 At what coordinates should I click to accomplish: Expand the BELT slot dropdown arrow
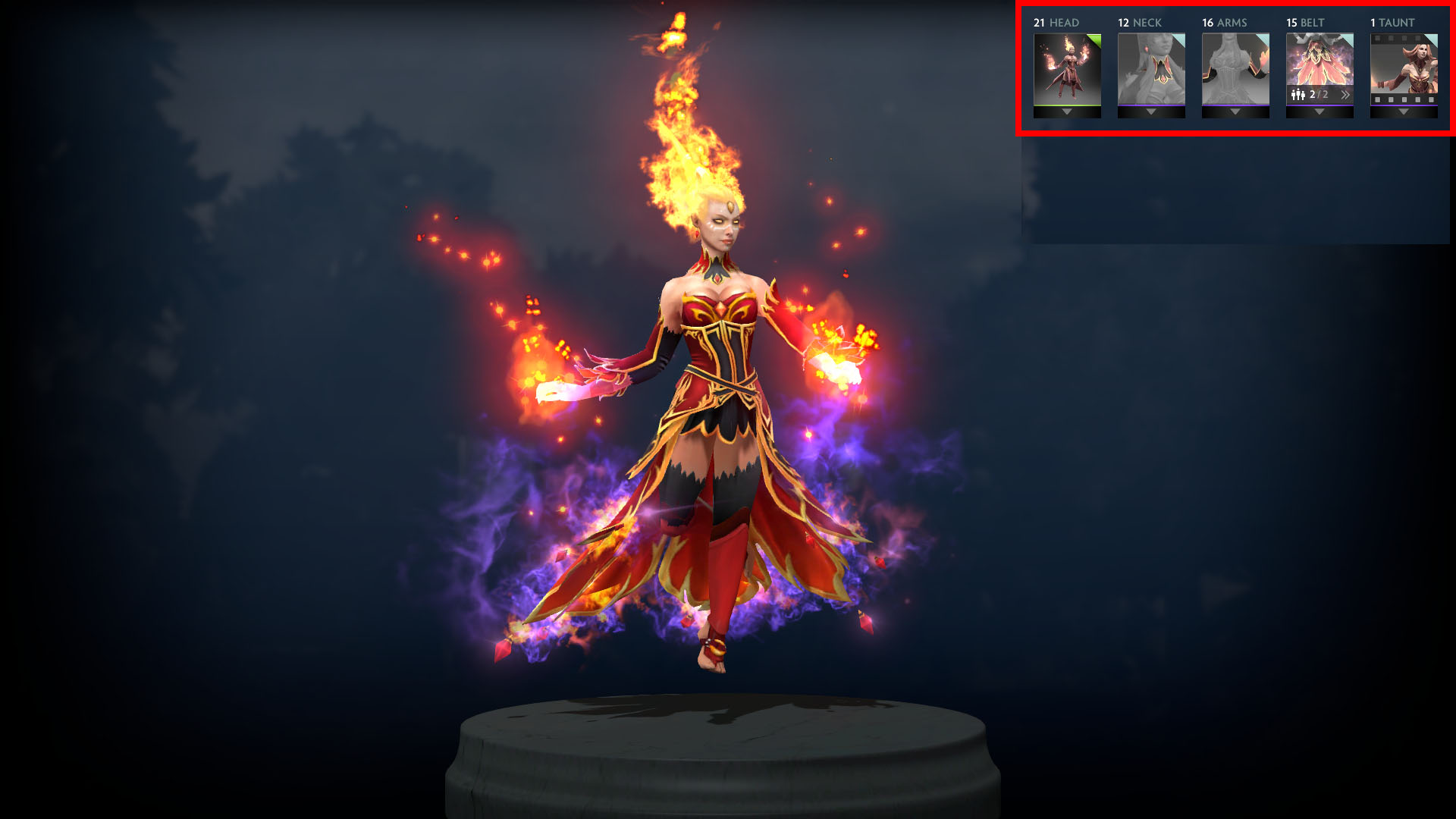pyautogui.click(x=1319, y=111)
